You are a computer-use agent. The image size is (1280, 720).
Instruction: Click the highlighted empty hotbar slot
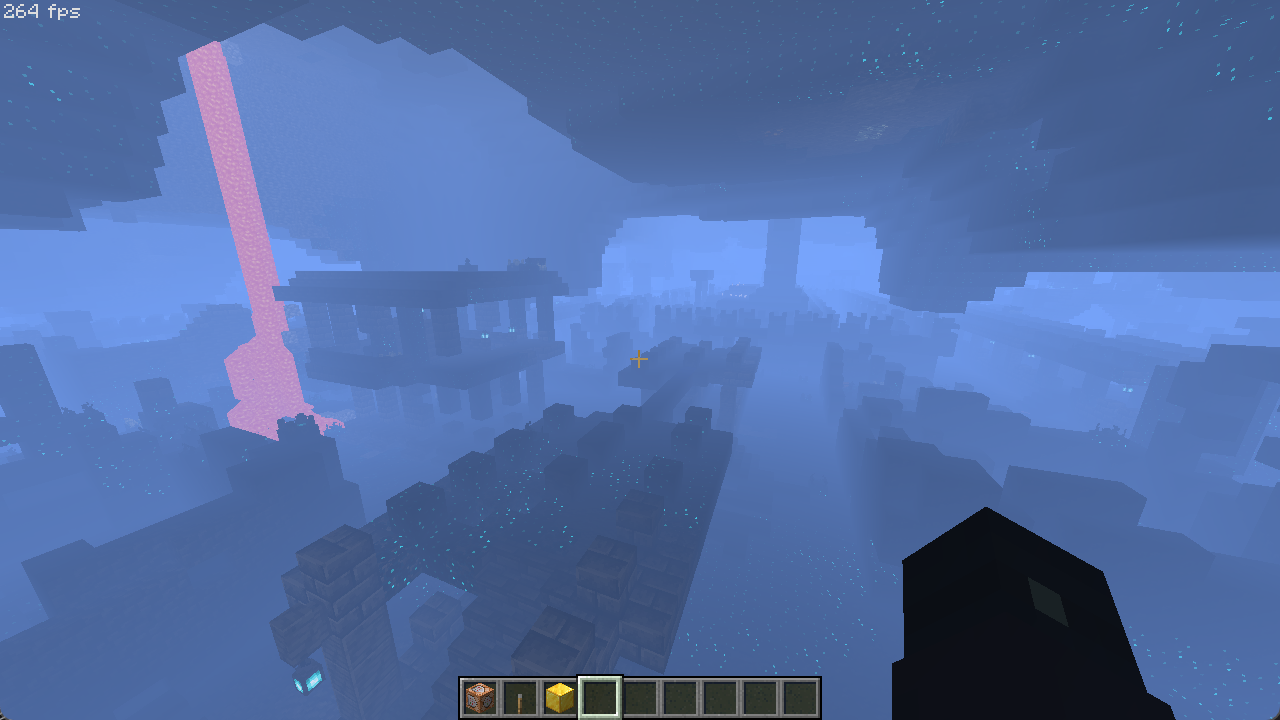600,697
